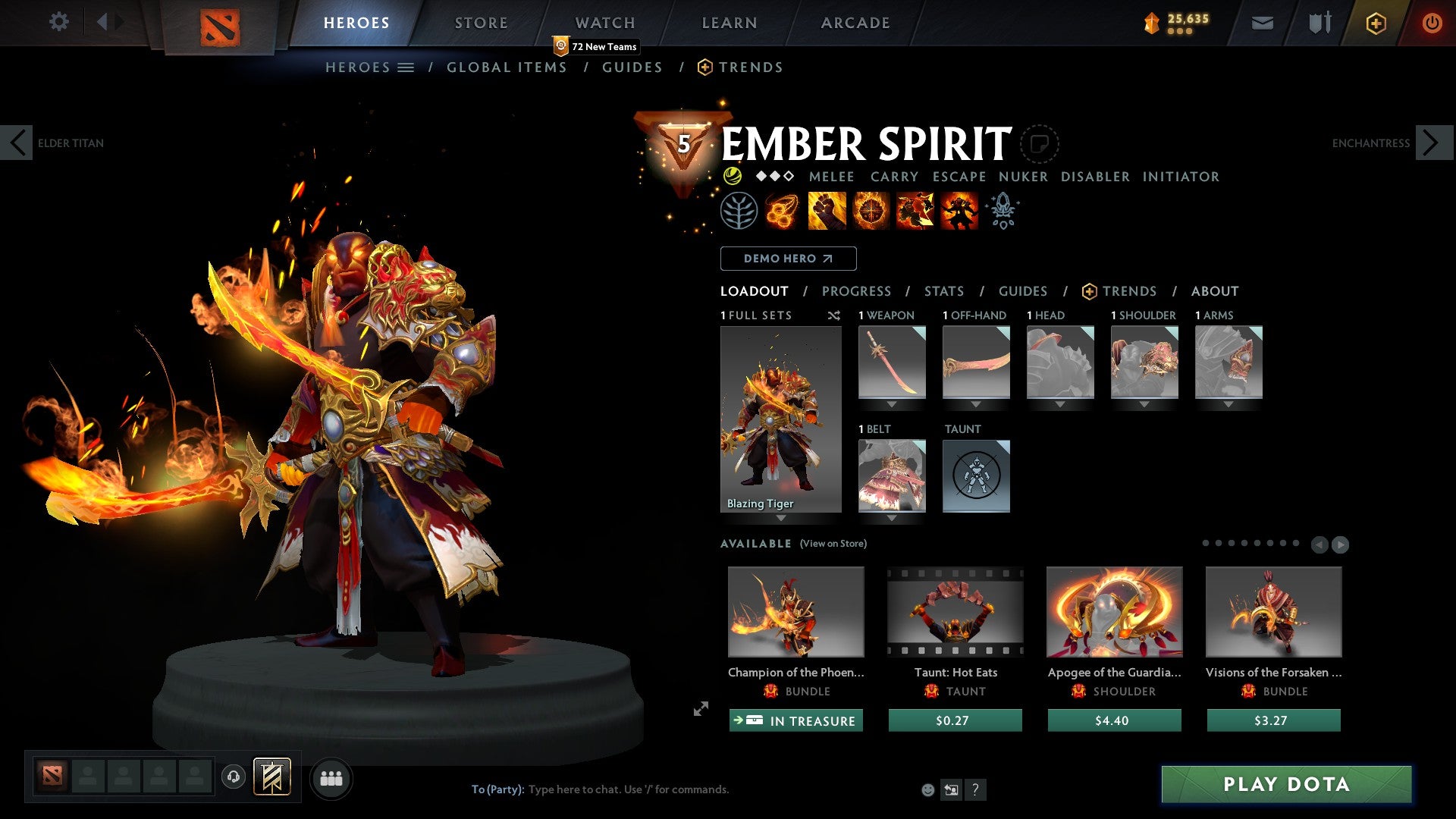Open the emoticon smiley icon near chat

pyautogui.click(x=927, y=789)
